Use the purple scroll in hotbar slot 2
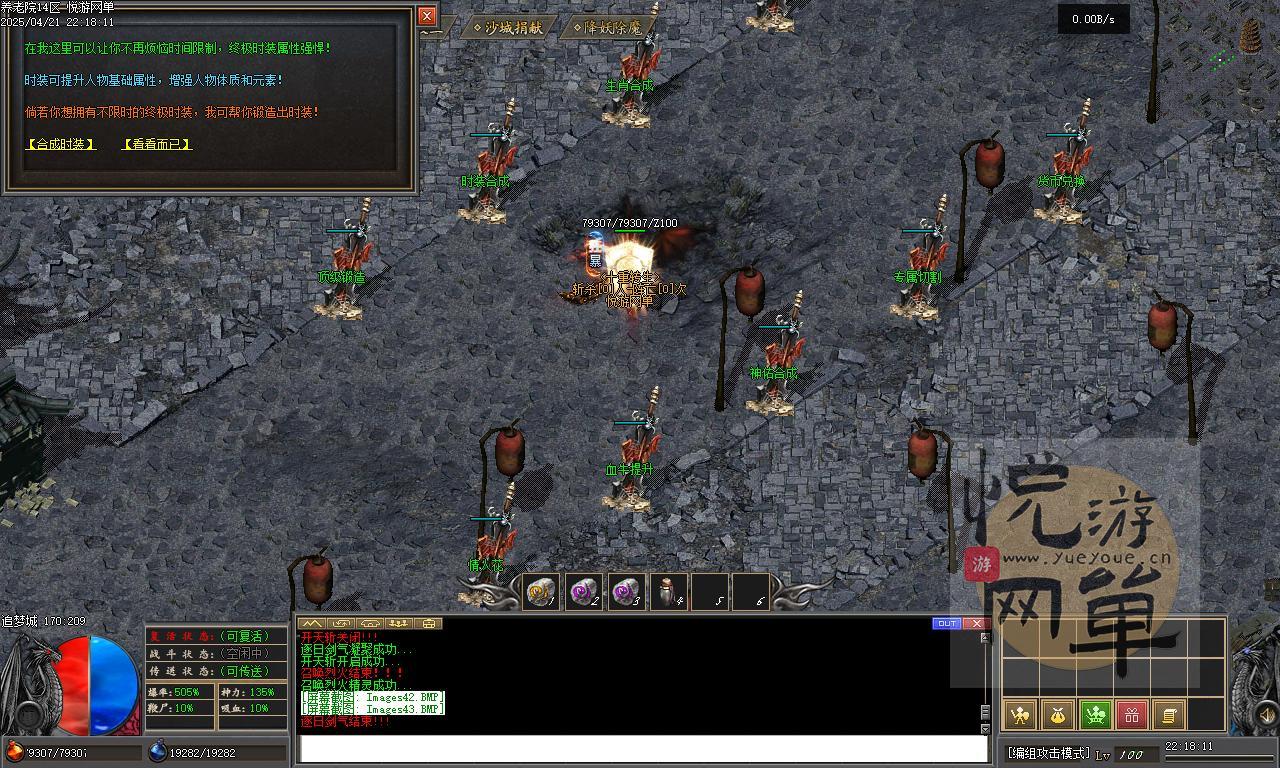The image size is (1280, 768). tap(583, 592)
